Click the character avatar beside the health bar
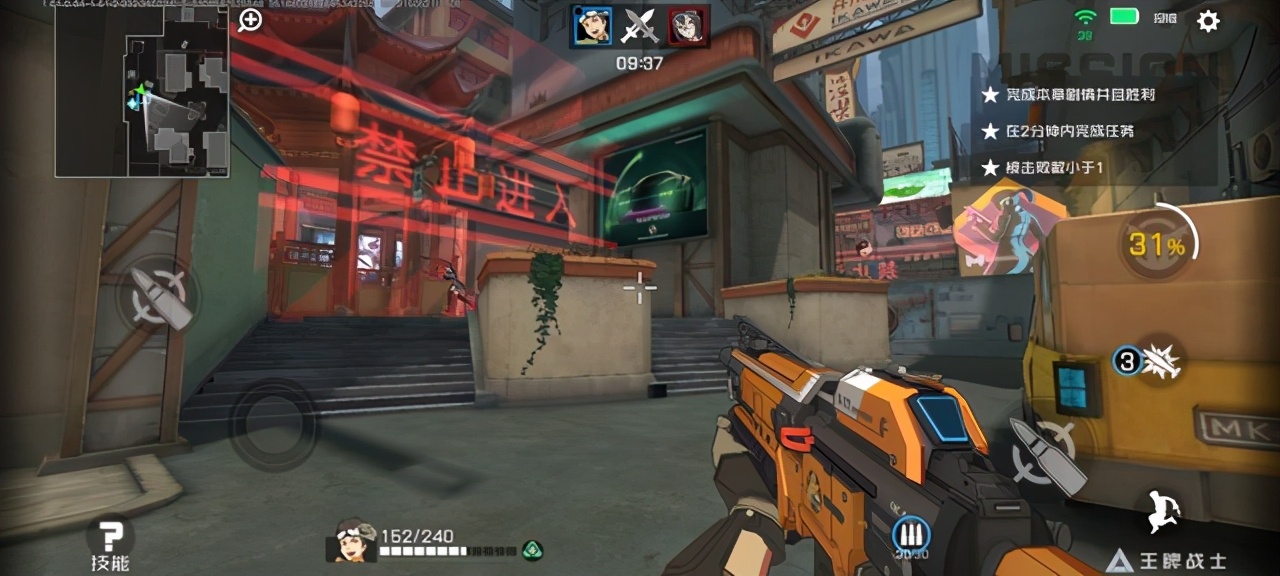The width and height of the screenshot is (1280, 576). point(350,541)
